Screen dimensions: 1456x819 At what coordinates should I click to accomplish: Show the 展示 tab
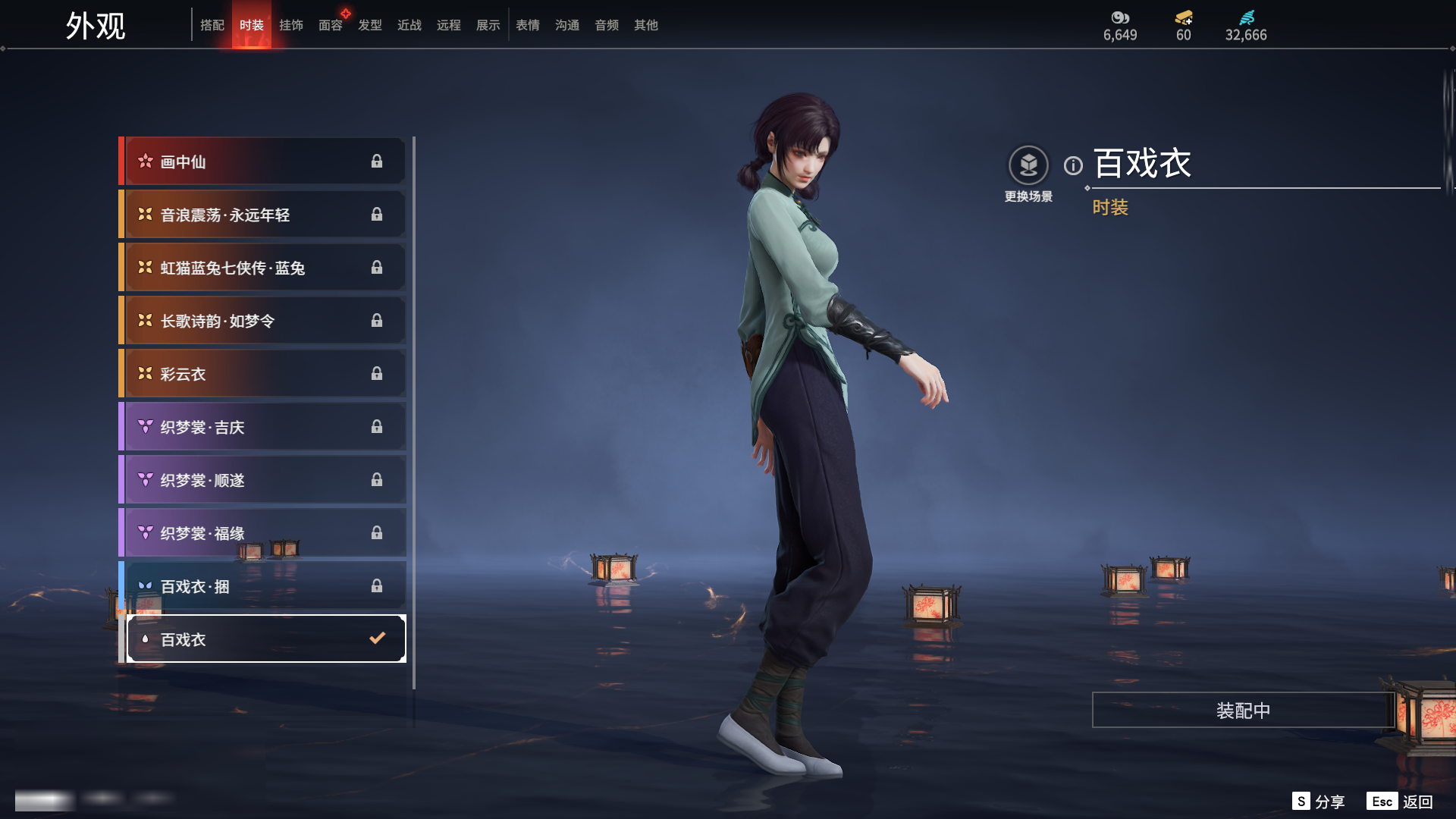pos(488,25)
